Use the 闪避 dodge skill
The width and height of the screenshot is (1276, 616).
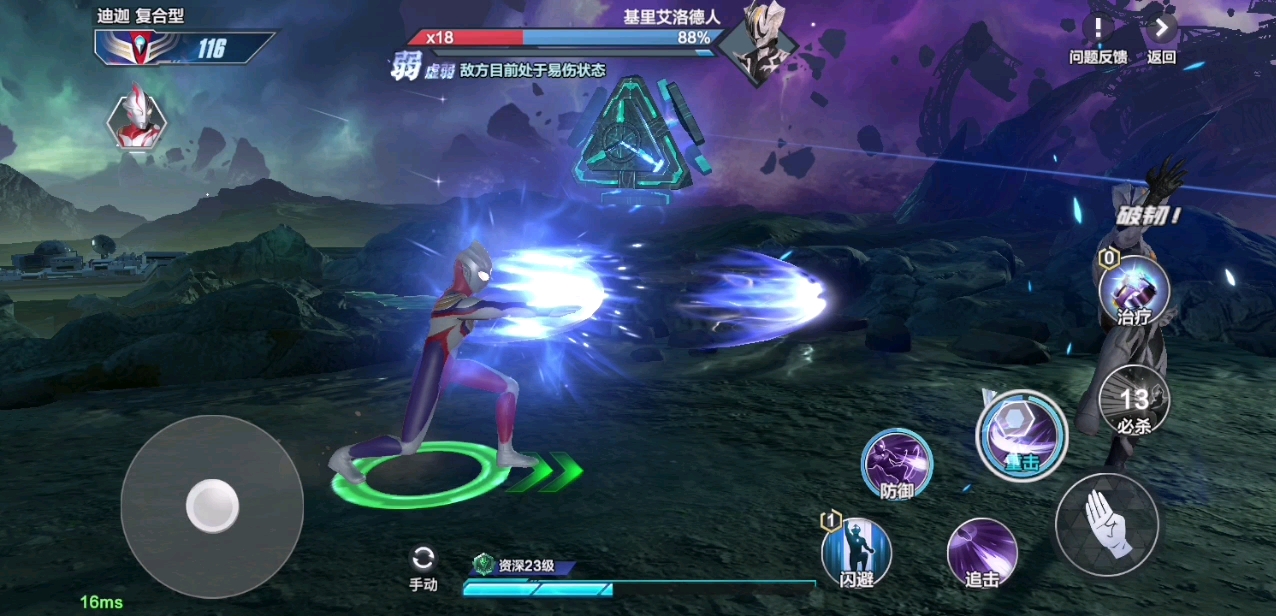[x=857, y=551]
